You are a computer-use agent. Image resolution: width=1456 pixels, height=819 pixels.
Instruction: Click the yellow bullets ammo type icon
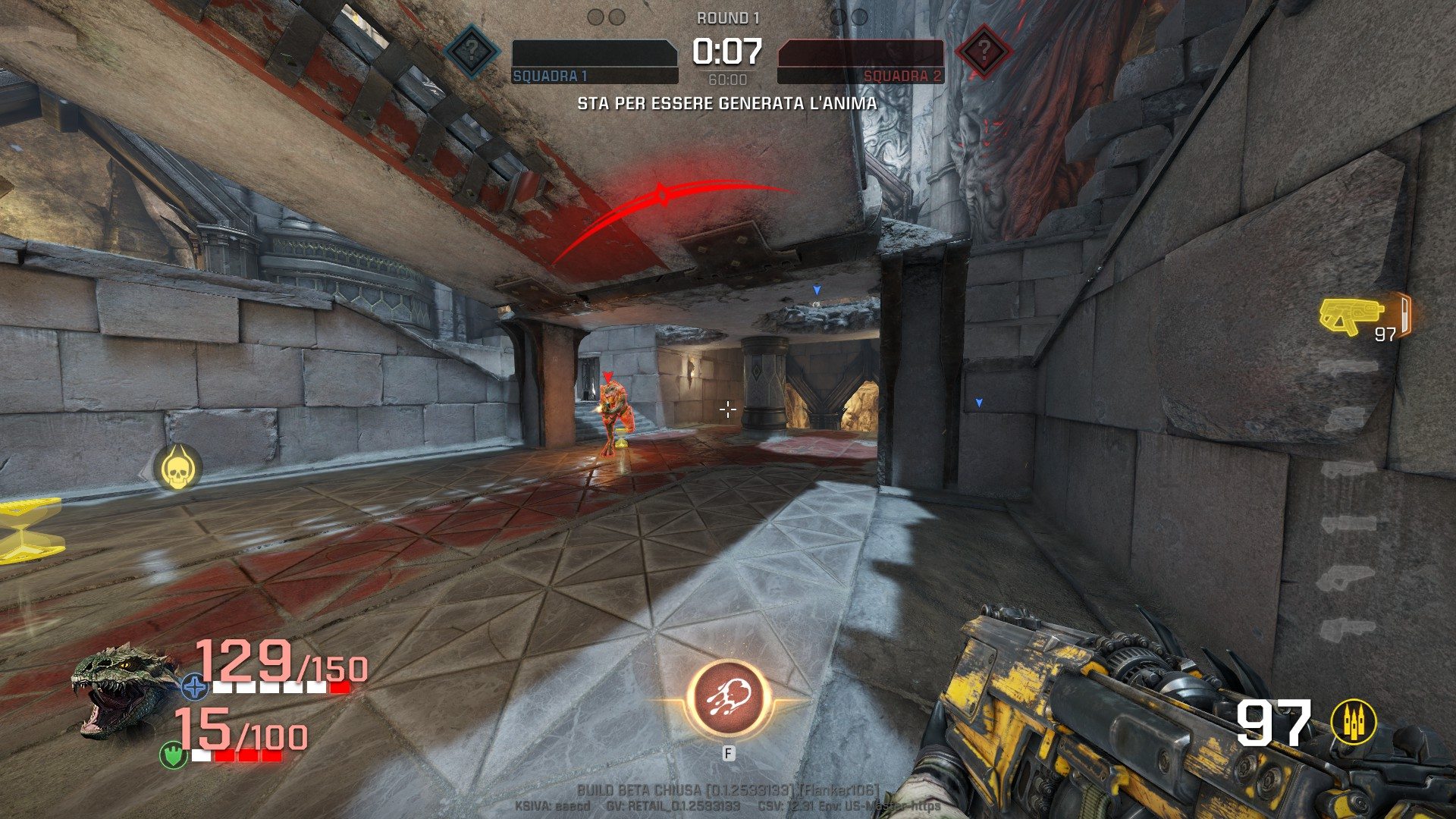pyautogui.click(x=1354, y=723)
